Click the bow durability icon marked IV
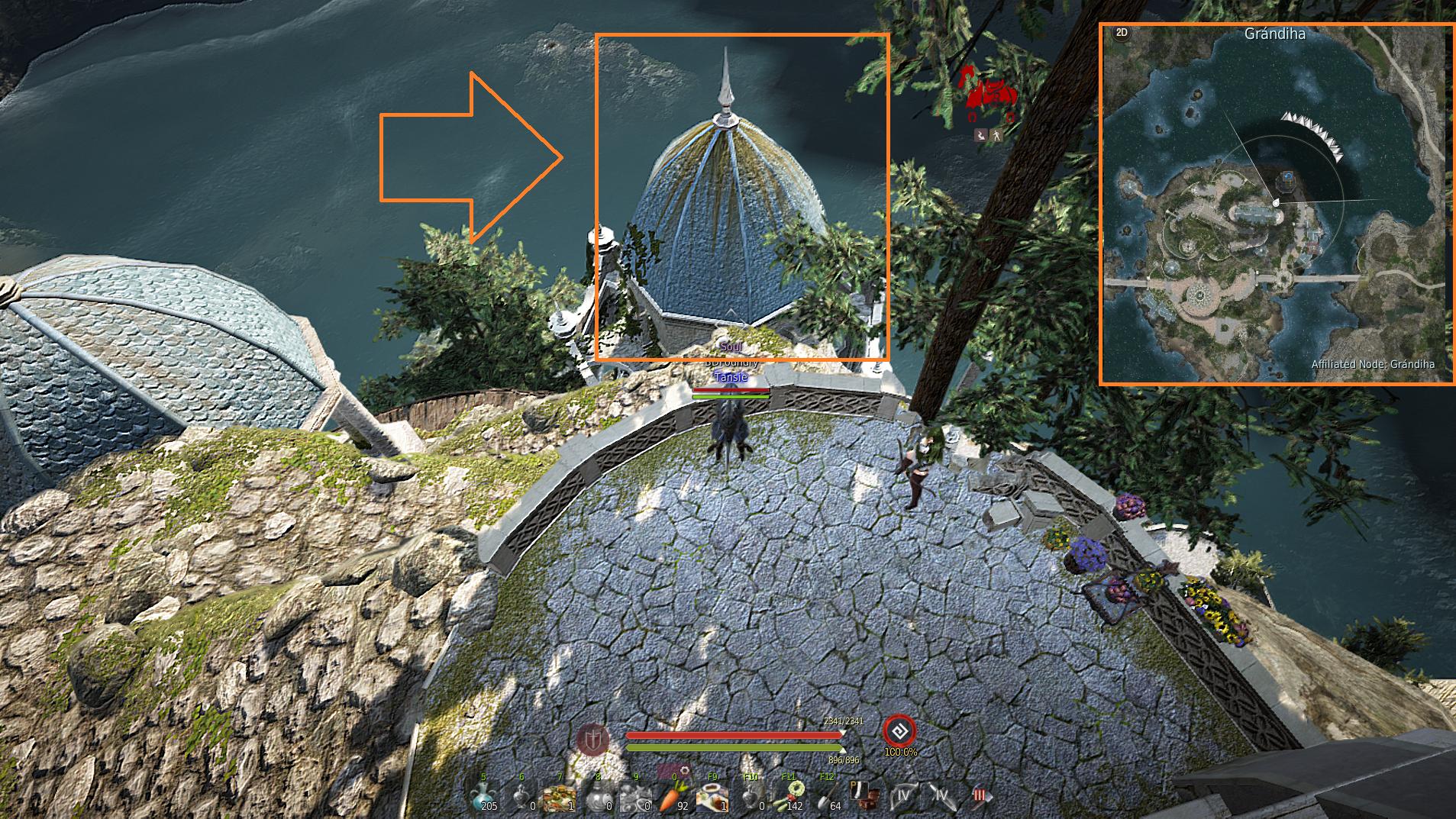The image size is (1456, 819). pyautogui.click(x=904, y=796)
